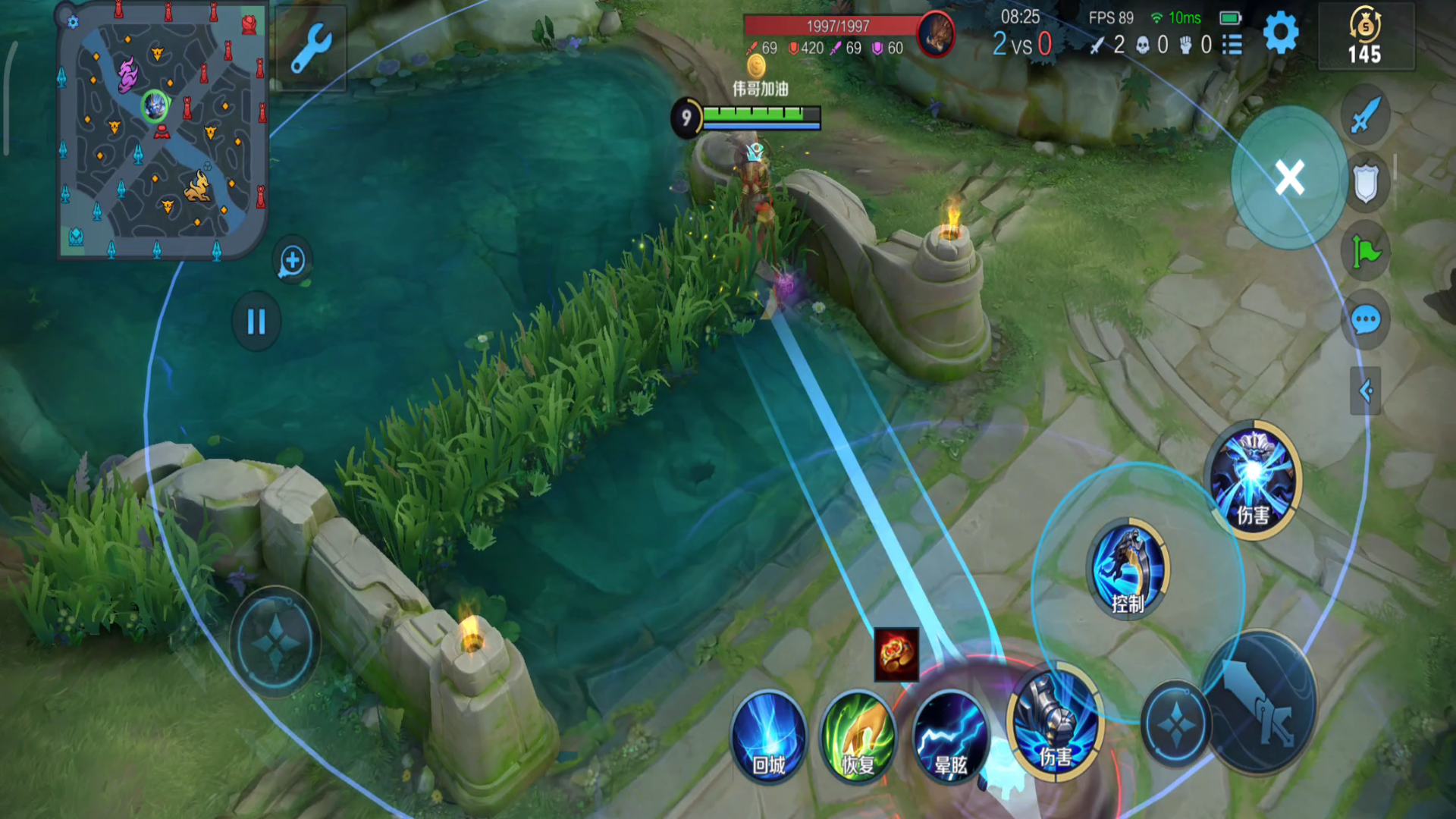Viewport: 1456px width, 819px height.
Task: Click the magnifier plus icon below the minimap
Action: tap(292, 261)
